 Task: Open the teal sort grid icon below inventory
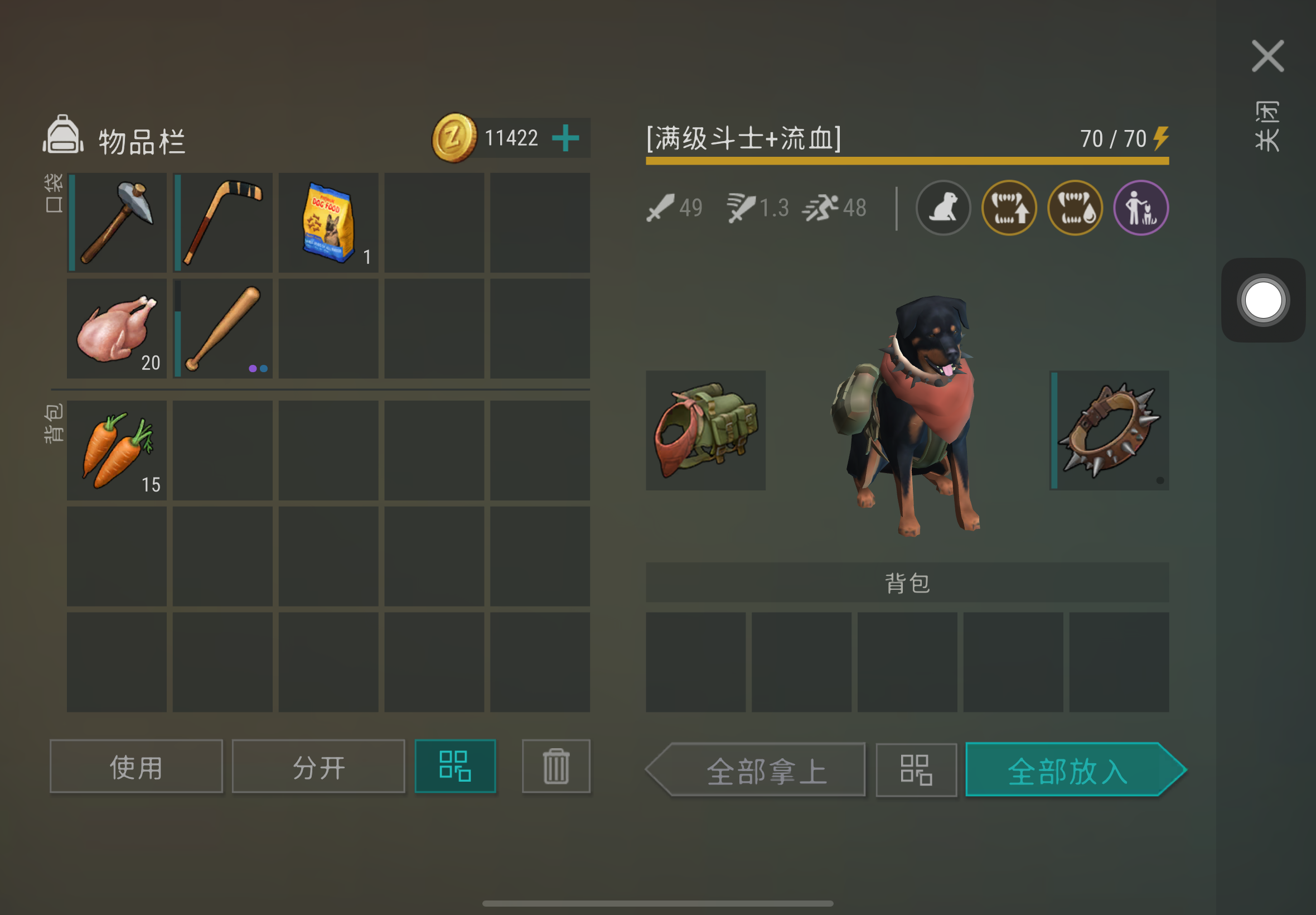[455, 767]
